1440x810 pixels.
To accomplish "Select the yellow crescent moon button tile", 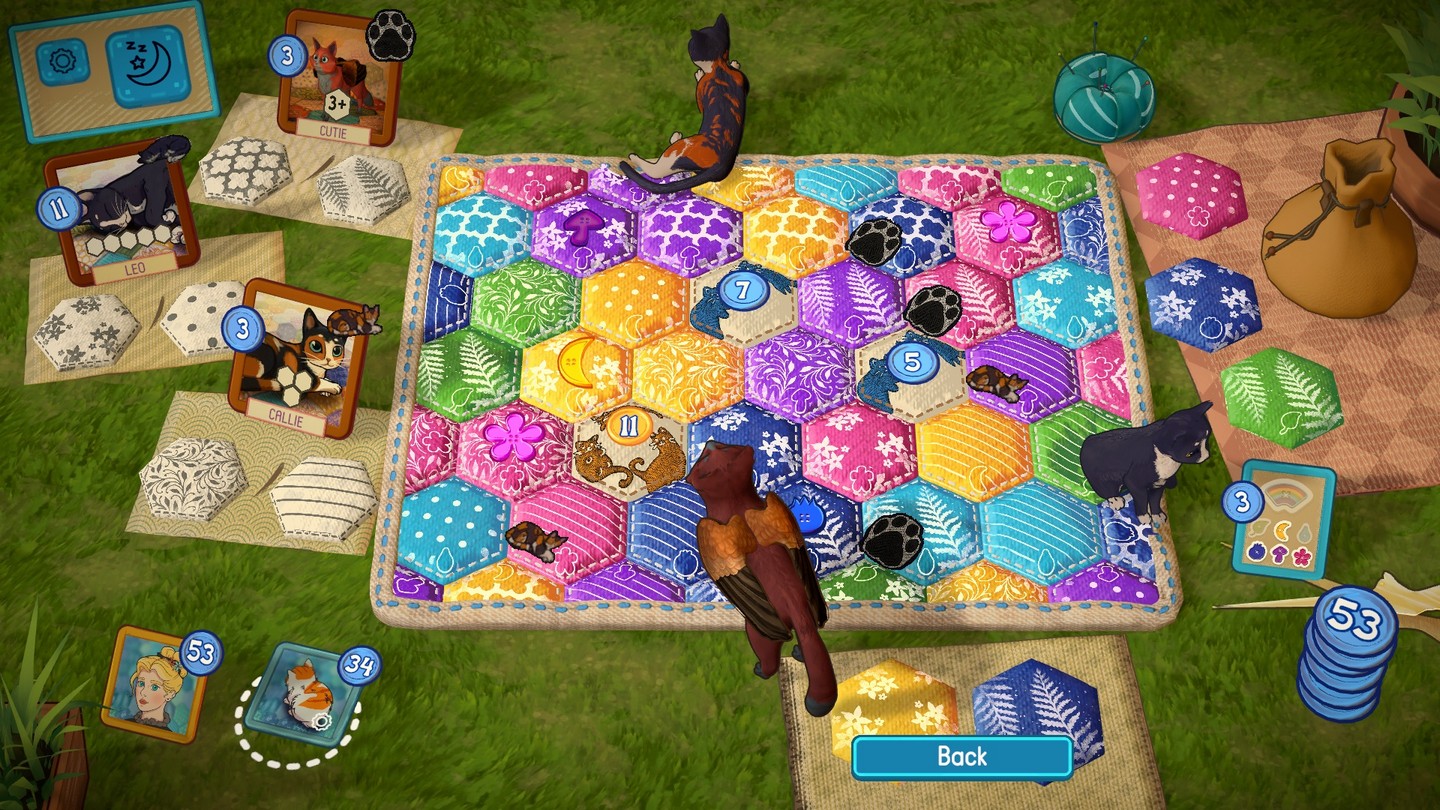I will click(x=575, y=359).
